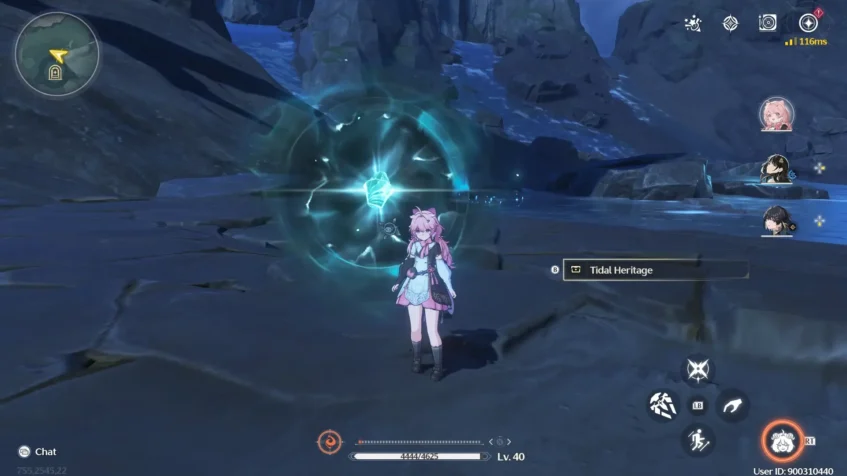The height and width of the screenshot is (476, 847).
Task: Switch to the pink-haired party character
Action: pyautogui.click(x=776, y=115)
